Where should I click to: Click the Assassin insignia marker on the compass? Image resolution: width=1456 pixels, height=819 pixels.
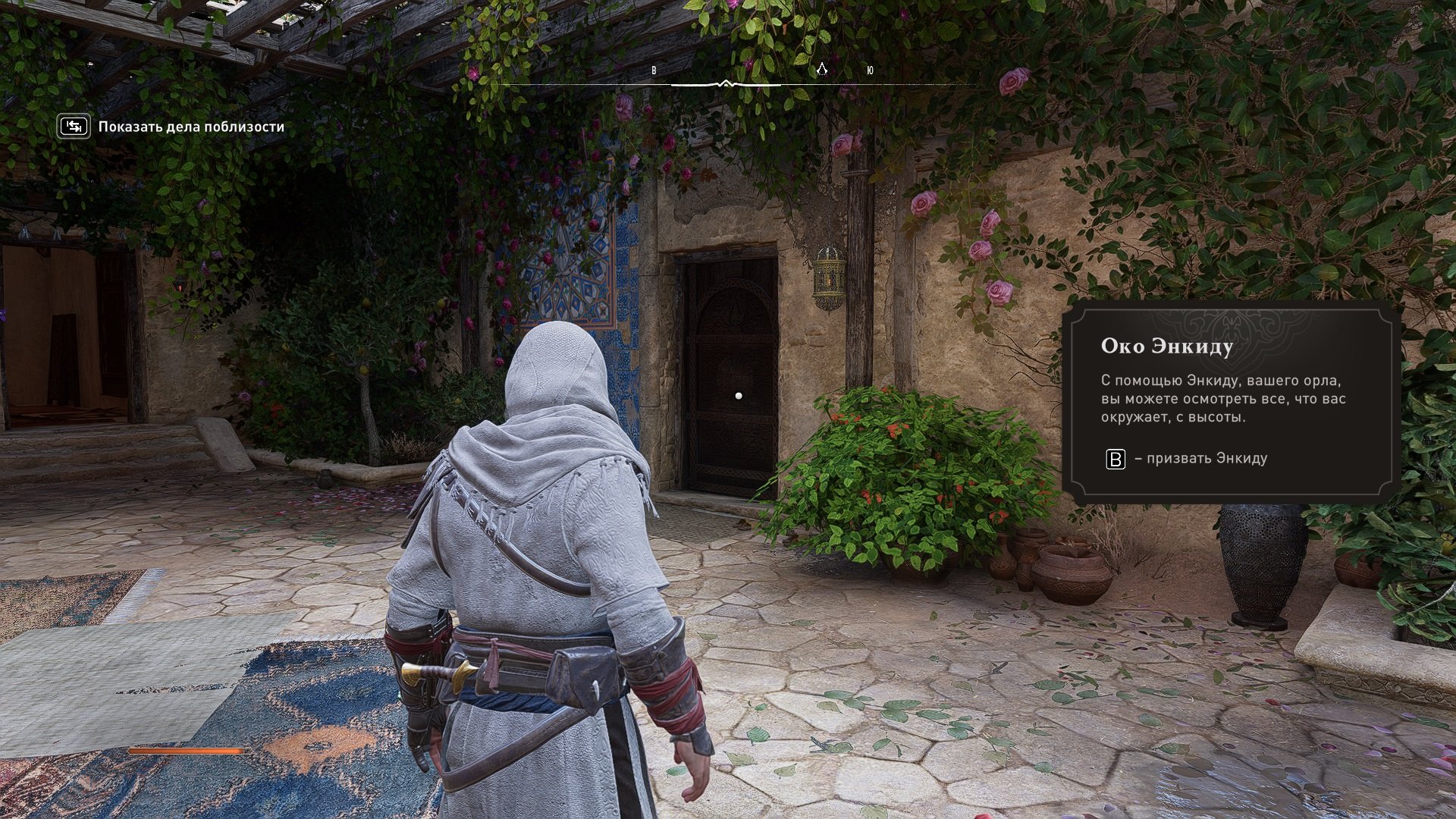pyautogui.click(x=821, y=70)
